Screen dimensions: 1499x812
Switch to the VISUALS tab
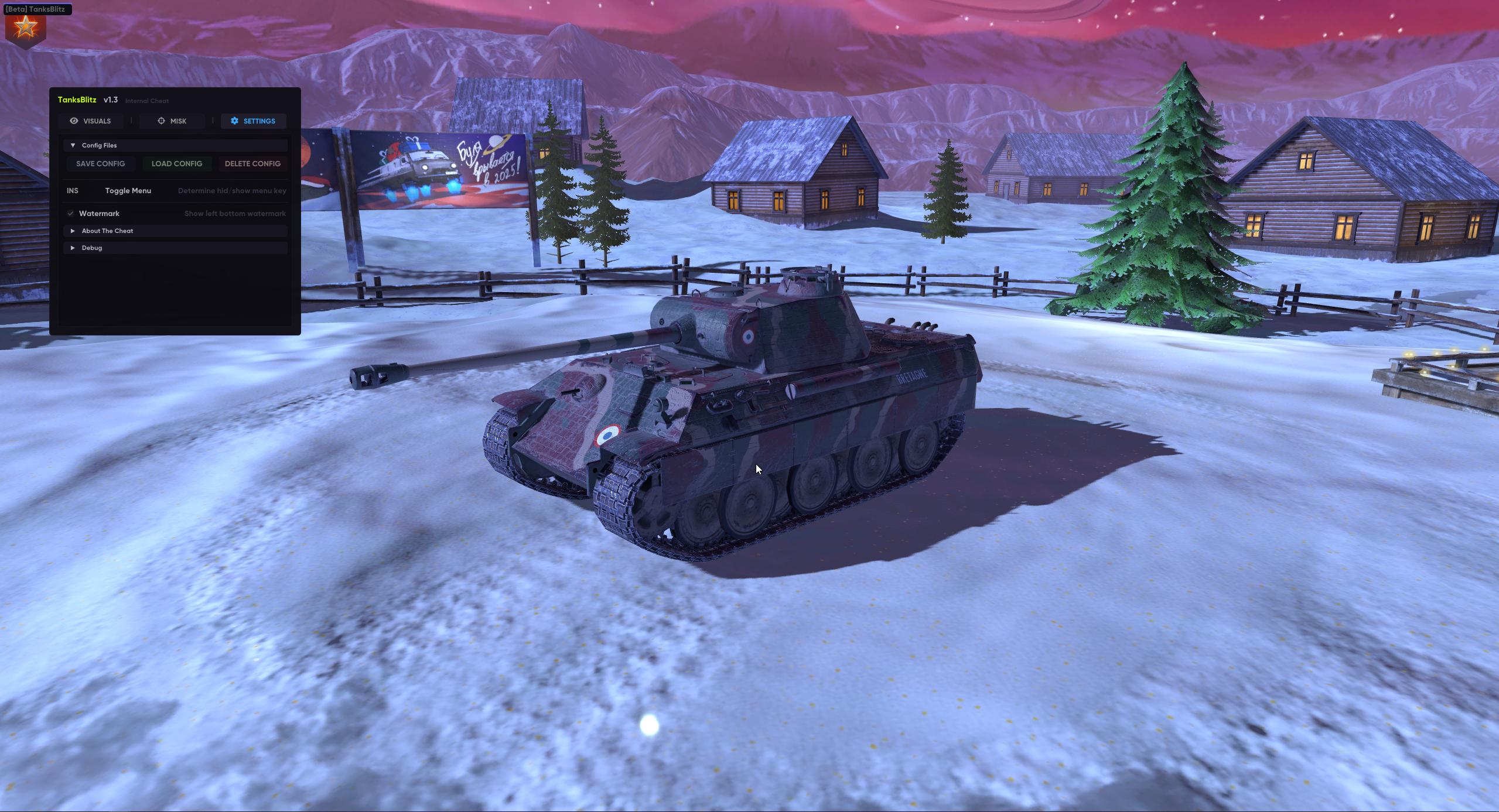click(x=90, y=121)
